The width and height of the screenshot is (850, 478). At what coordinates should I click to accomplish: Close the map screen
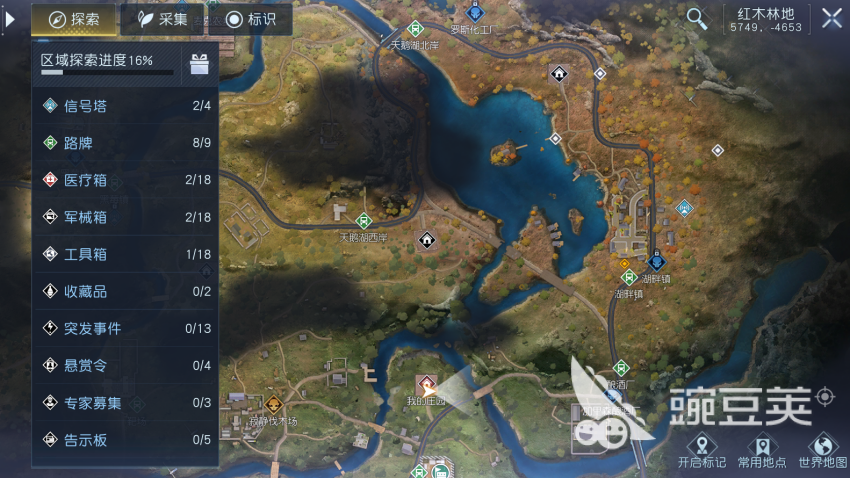(831, 18)
